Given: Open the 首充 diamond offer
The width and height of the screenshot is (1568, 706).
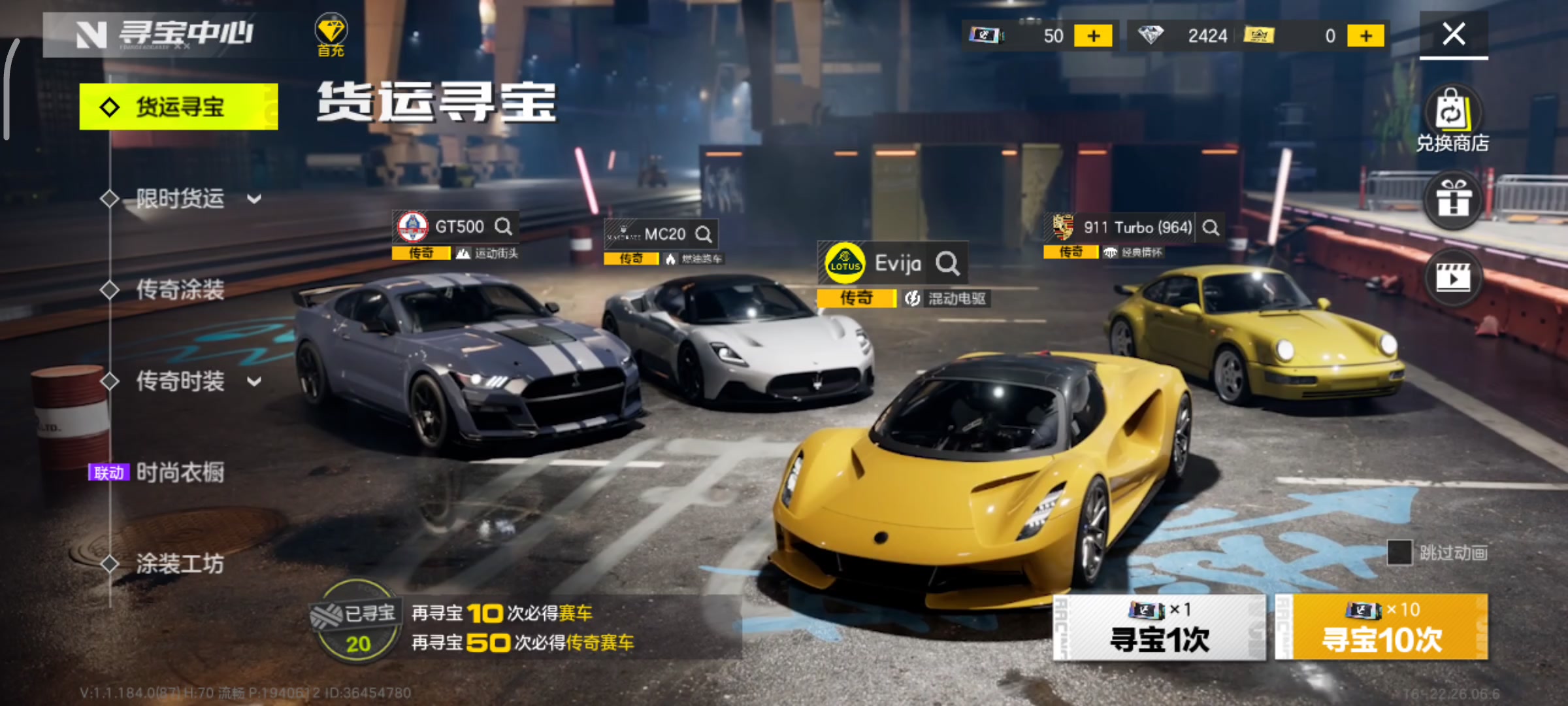Looking at the screenshot, I should (x=331, y=36).
